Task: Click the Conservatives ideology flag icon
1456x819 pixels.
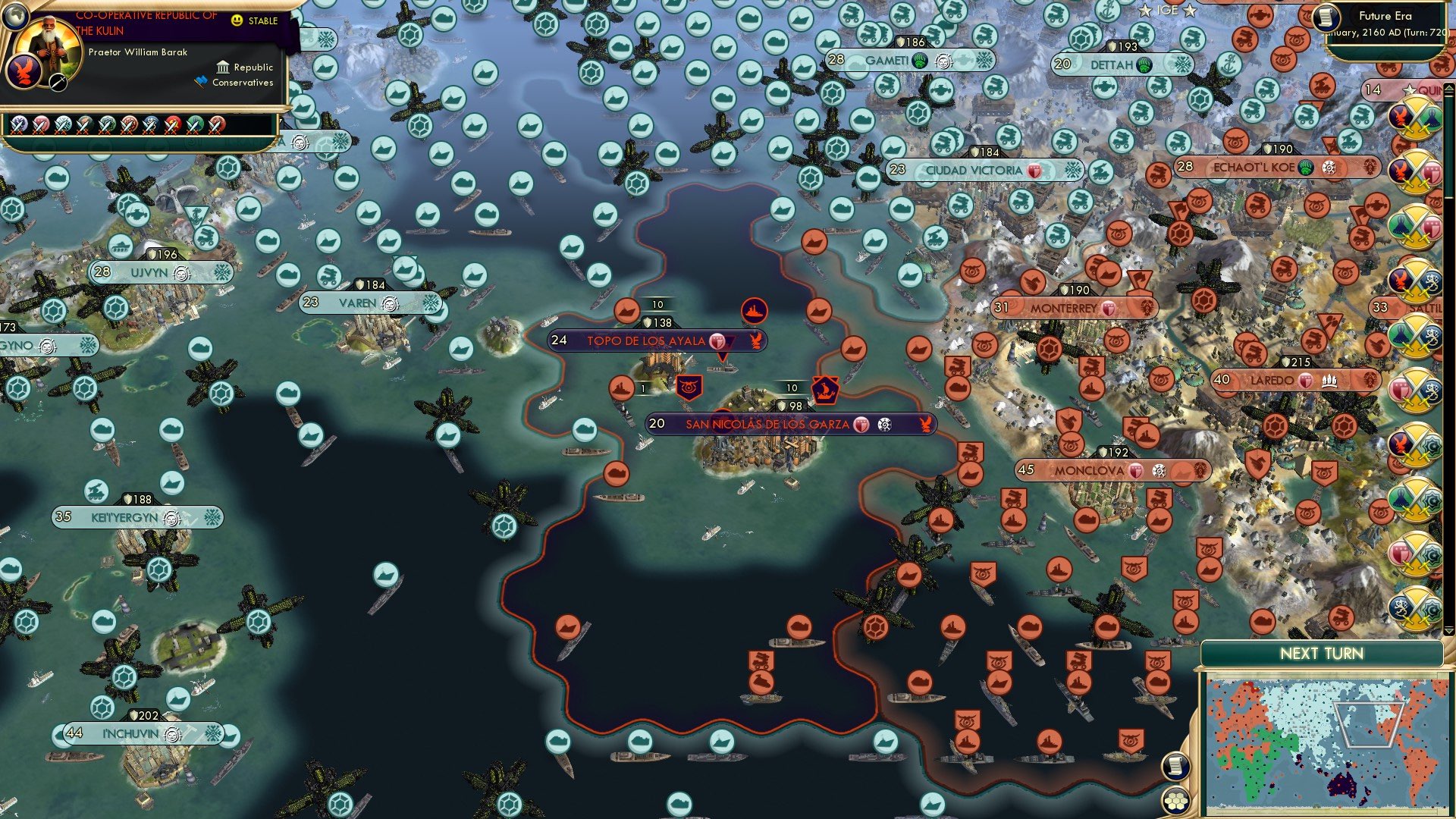Action: click(202, 81)
